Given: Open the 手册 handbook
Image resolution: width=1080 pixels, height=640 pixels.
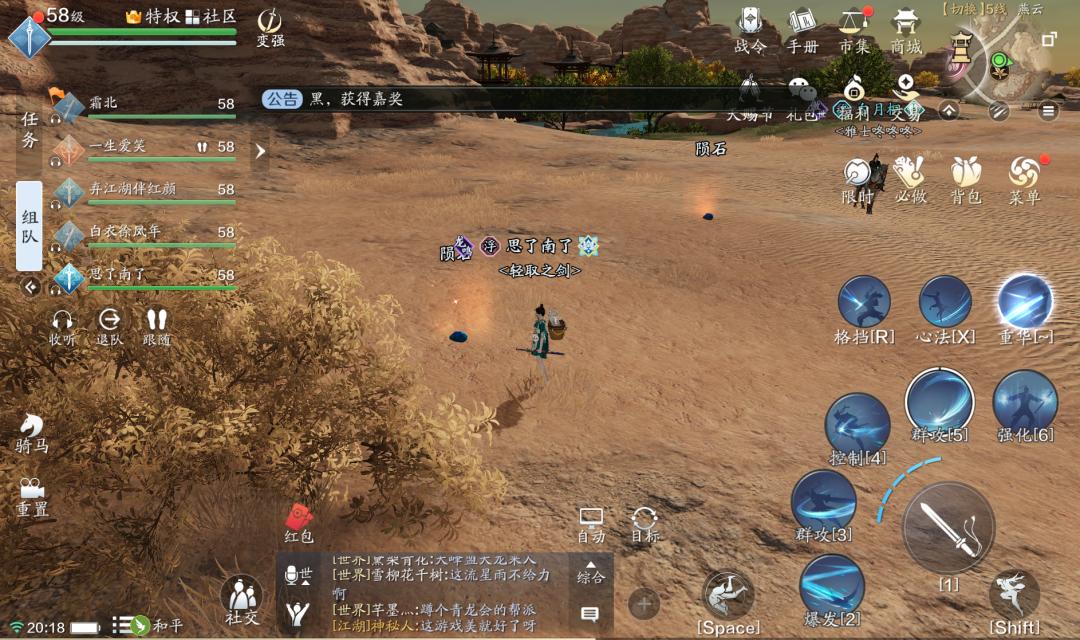Looking at the screenshot, I should pyautogui.click(x=802, y=28).
